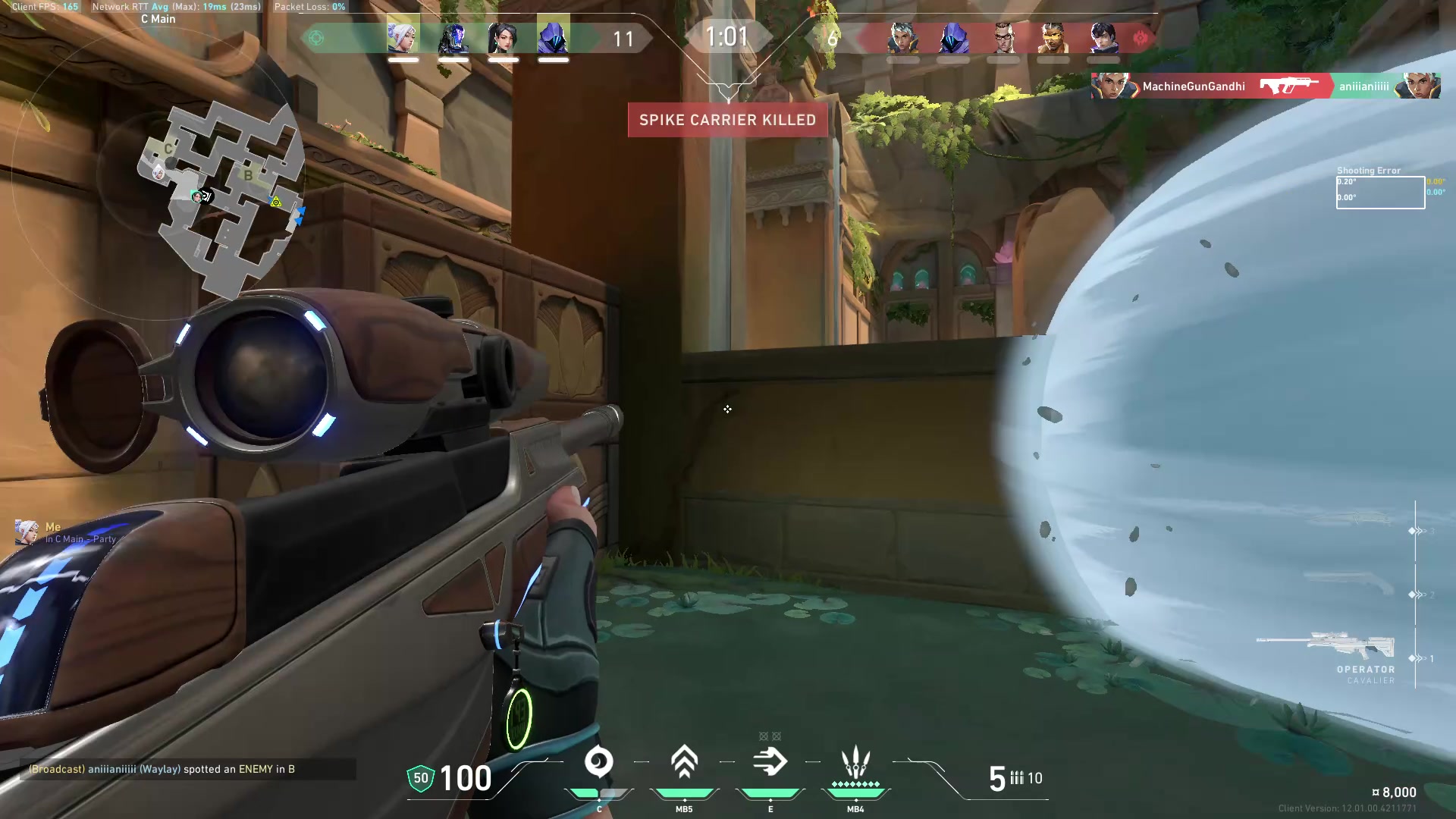Click the circular minimap

coord(220,199)
